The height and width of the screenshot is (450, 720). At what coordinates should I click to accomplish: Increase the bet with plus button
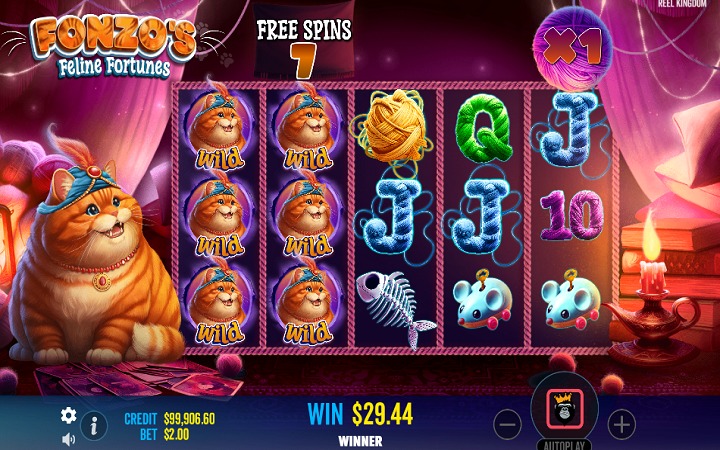(x=622, y=425)
